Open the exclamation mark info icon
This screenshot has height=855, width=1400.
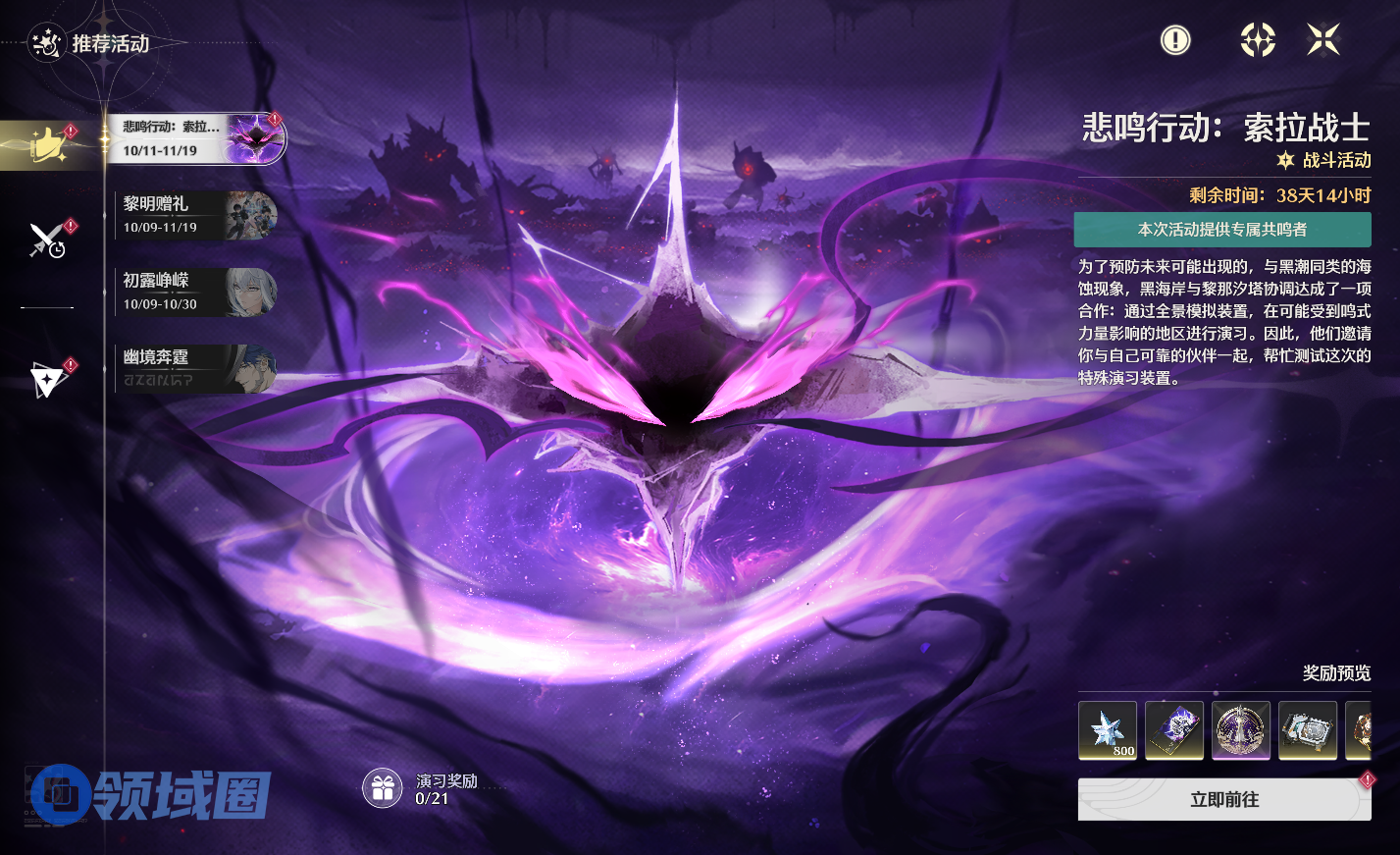[x=1174, y=40]
